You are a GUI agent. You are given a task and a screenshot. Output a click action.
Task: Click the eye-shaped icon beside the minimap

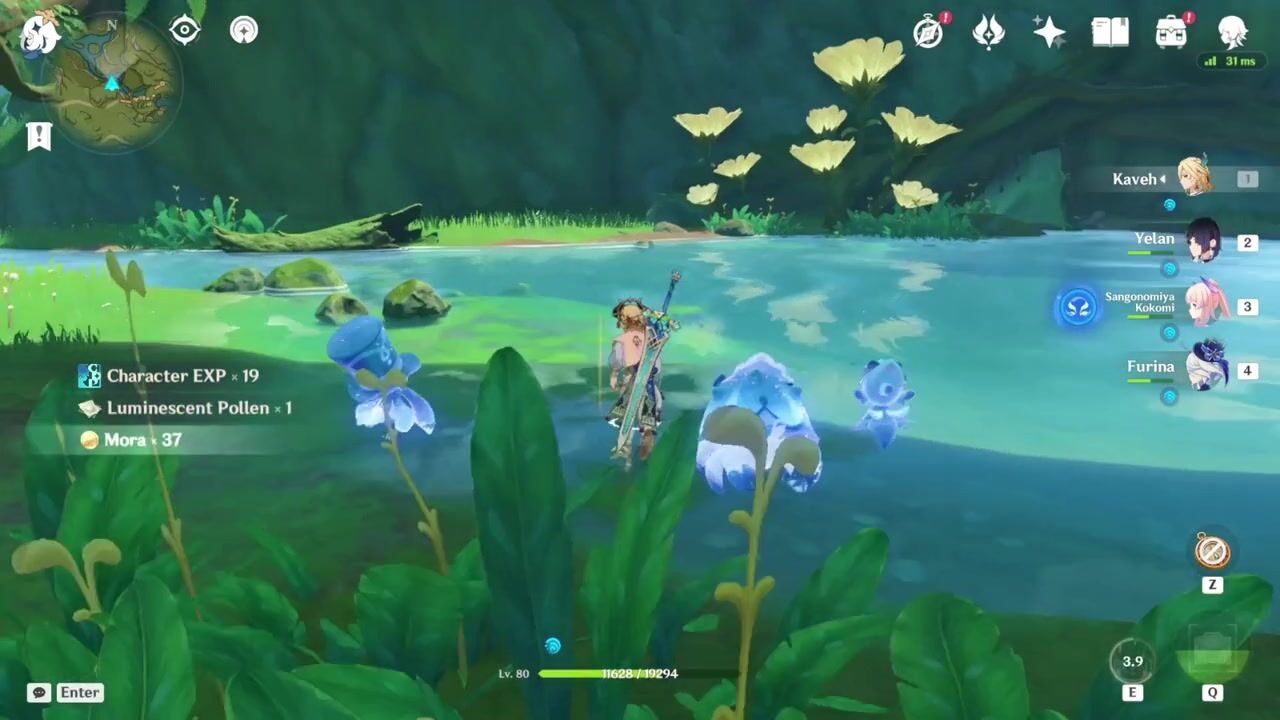pos(185,30)
